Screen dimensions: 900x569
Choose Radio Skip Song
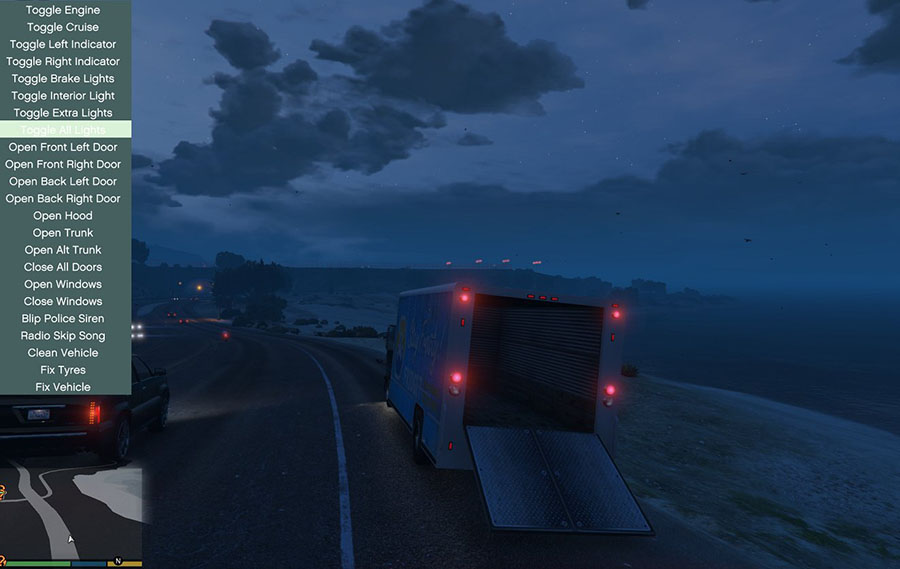coord(63,335)
